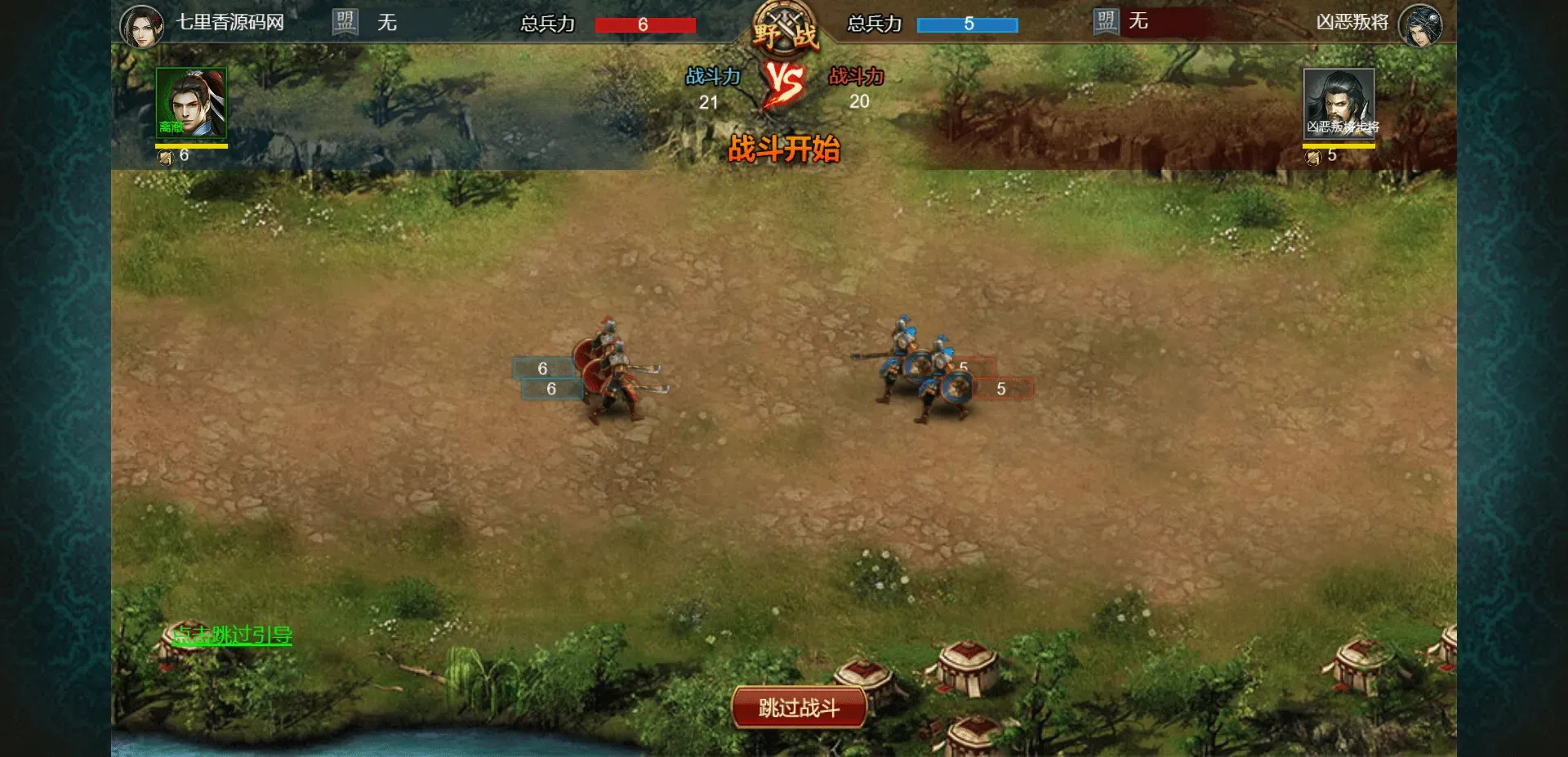Click the red 总兵力 troop bar showing 6
The image size is (1568, 757).
tap(644, 24)
